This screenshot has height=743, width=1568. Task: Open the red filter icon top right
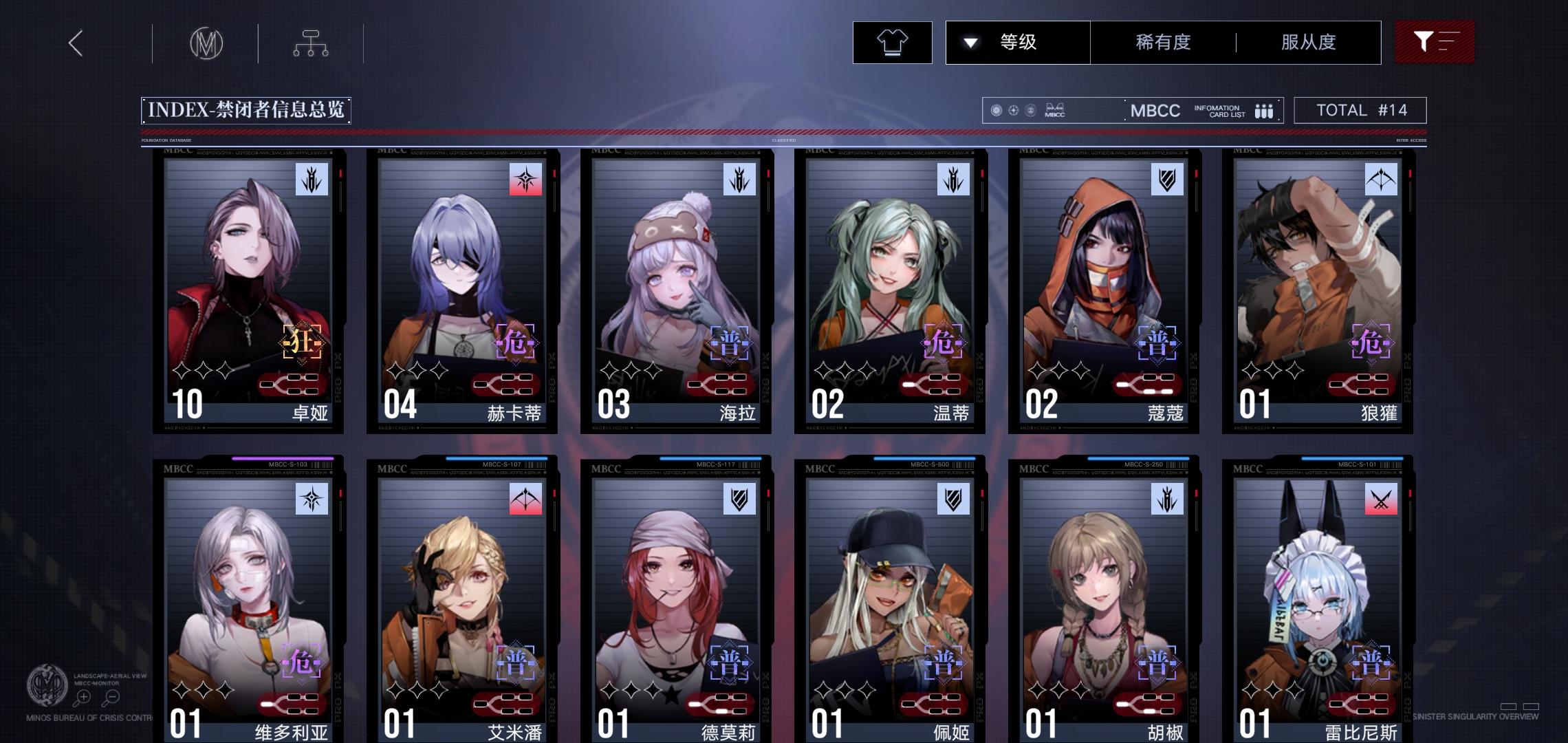(1435, 42)
